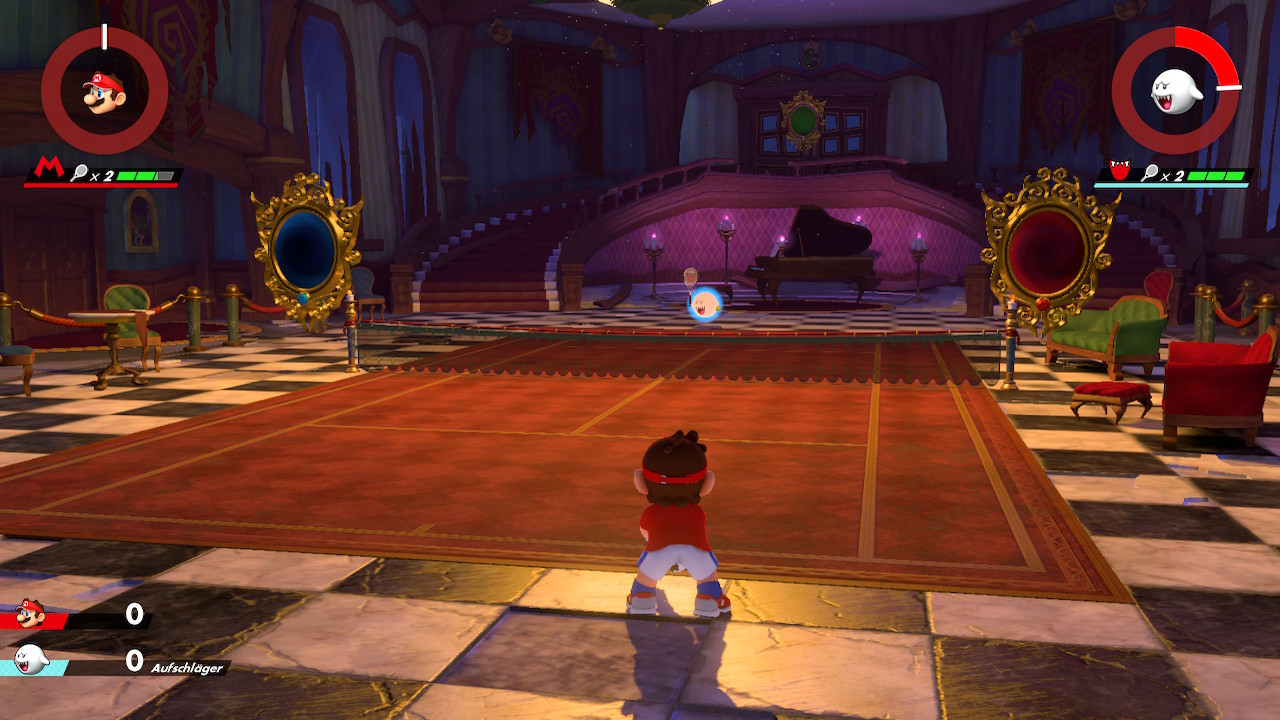The height and width of the screenshot is (720, 1280).
Task: Select Boo's row in the scoreboard
Action: click(76, 660)
